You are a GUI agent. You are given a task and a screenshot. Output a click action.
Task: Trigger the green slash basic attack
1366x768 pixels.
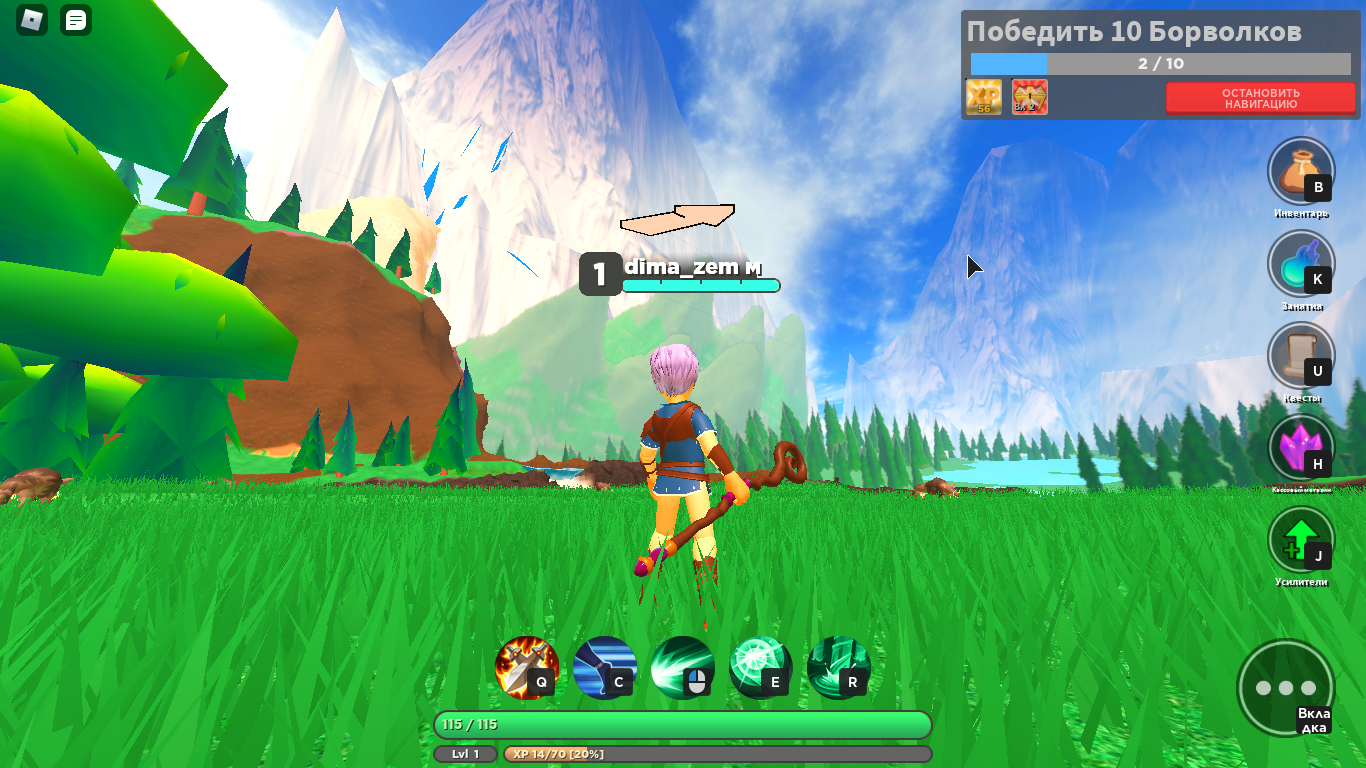point(682,667)
